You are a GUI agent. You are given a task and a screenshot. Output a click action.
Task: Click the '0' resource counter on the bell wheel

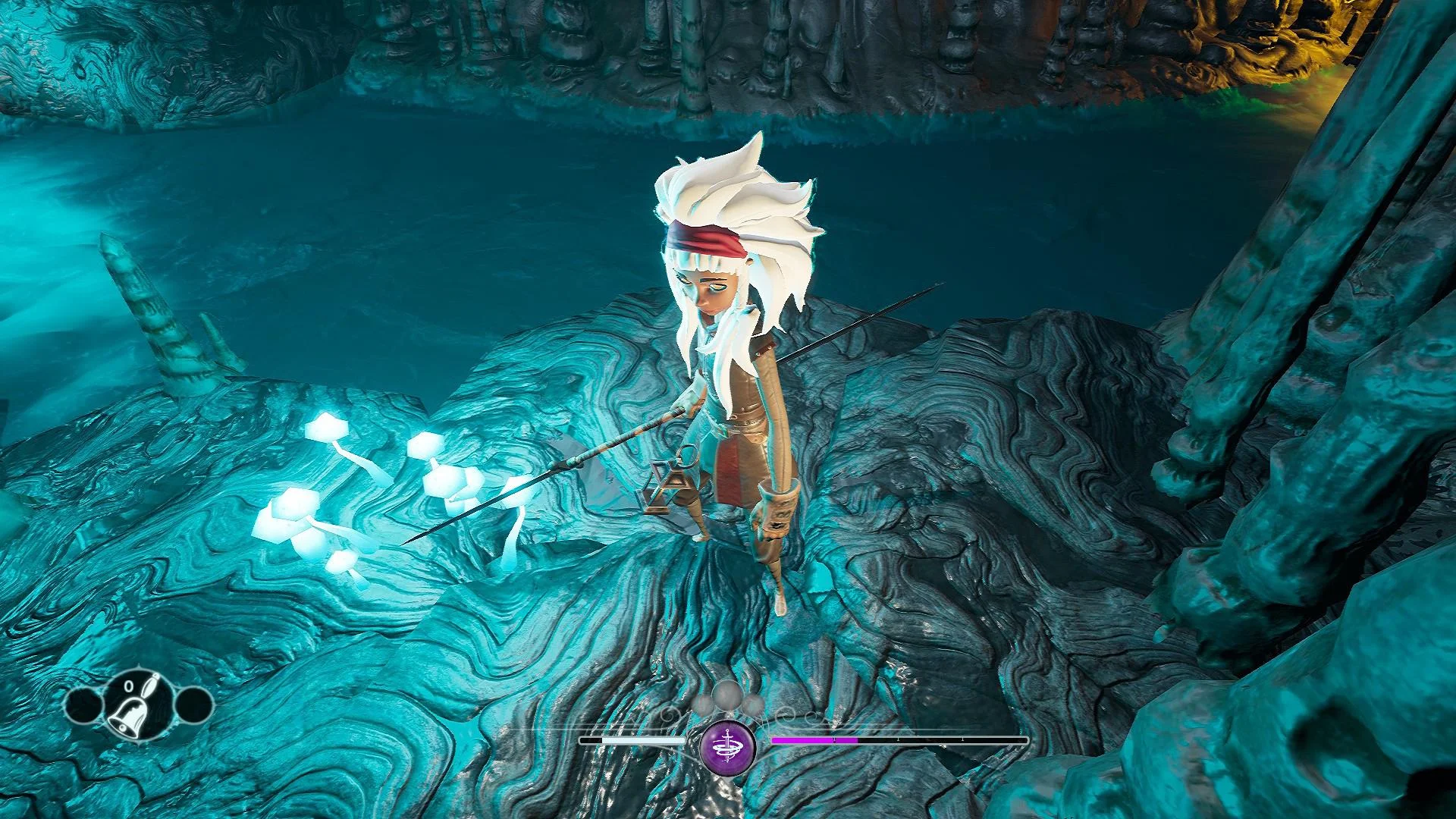(x=128, y=686)
